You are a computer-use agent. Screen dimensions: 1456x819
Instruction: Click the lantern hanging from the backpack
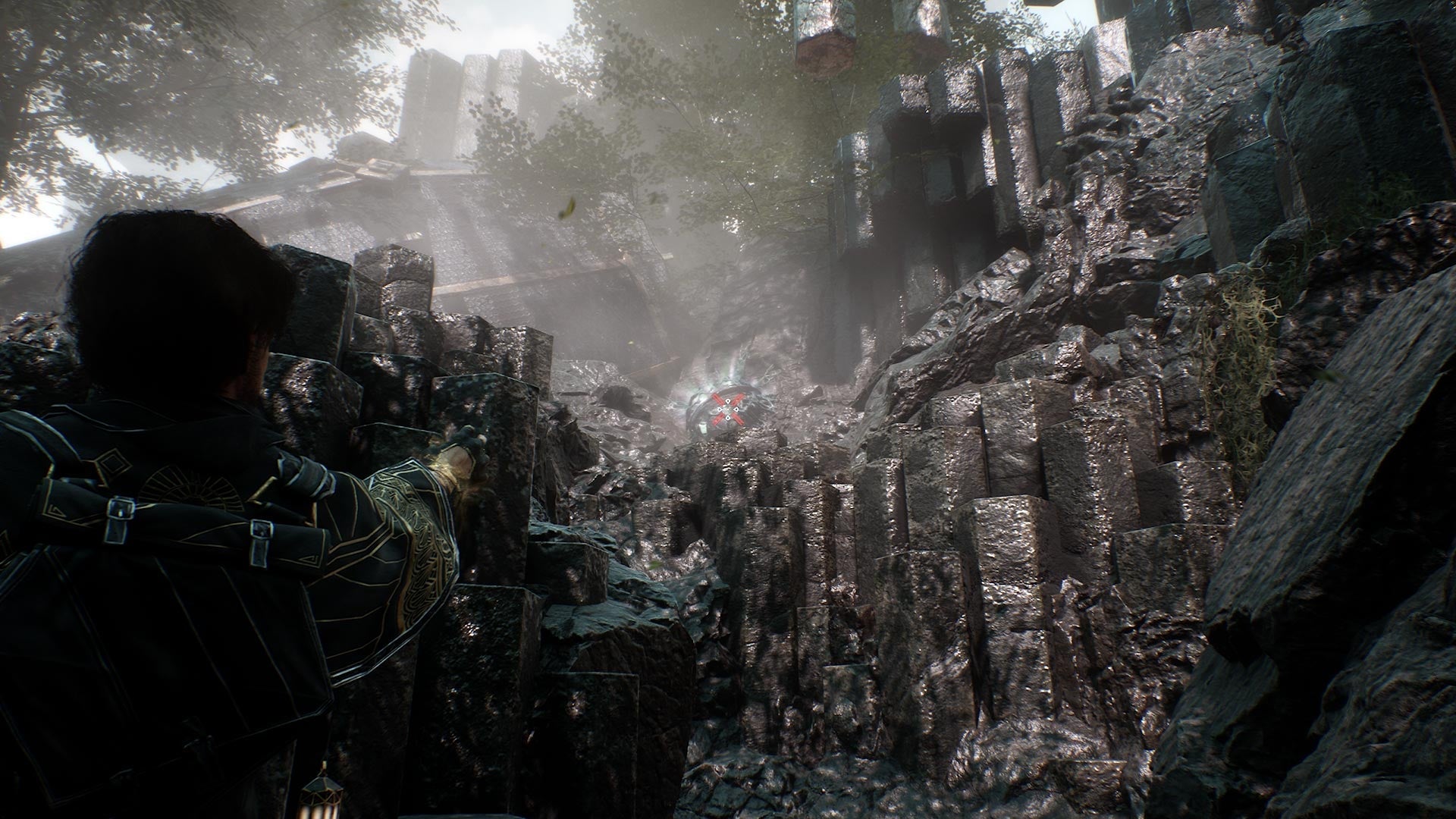click(322, 793)
